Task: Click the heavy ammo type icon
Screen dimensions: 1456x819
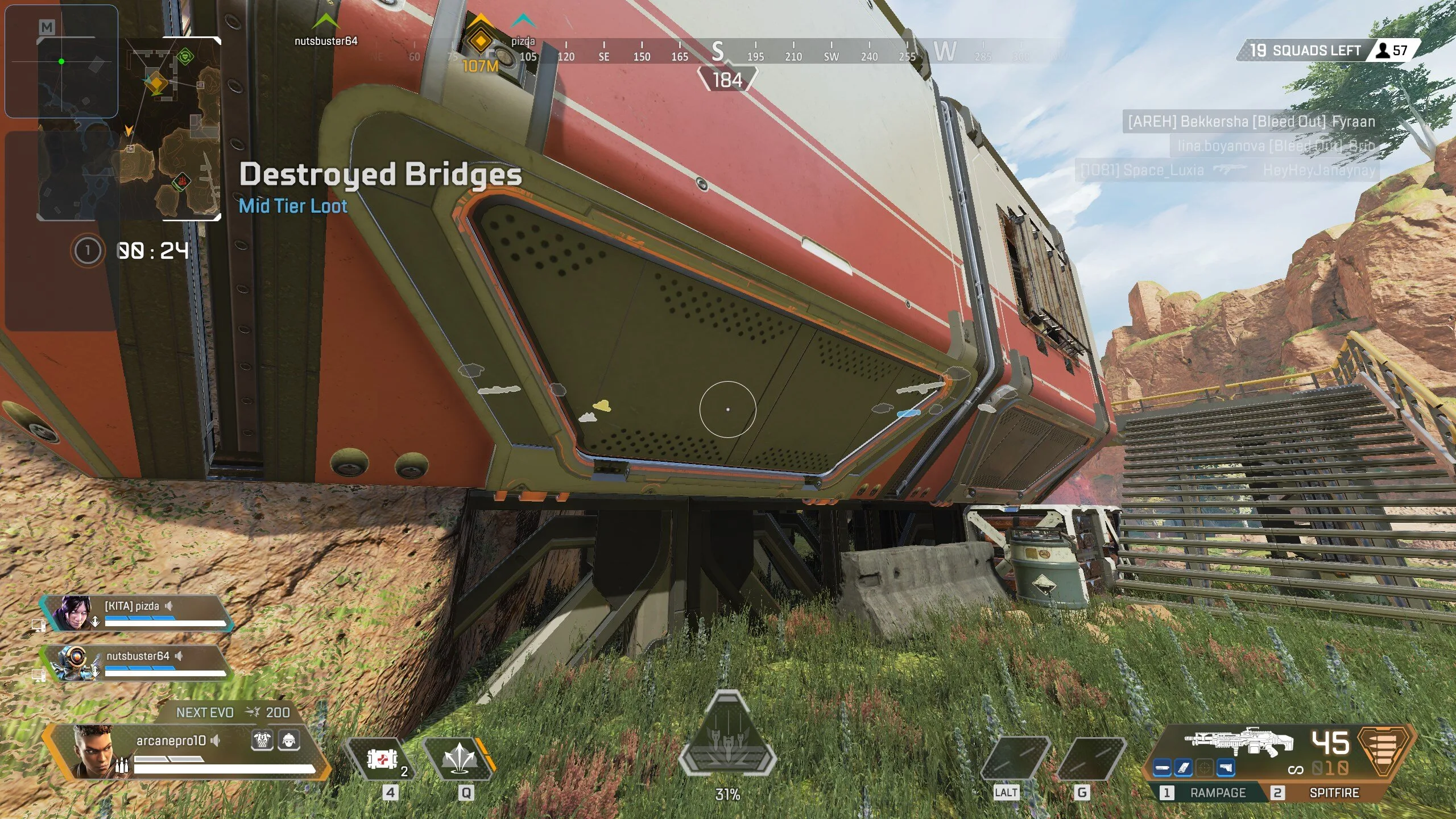Action: click(1385, 750)
